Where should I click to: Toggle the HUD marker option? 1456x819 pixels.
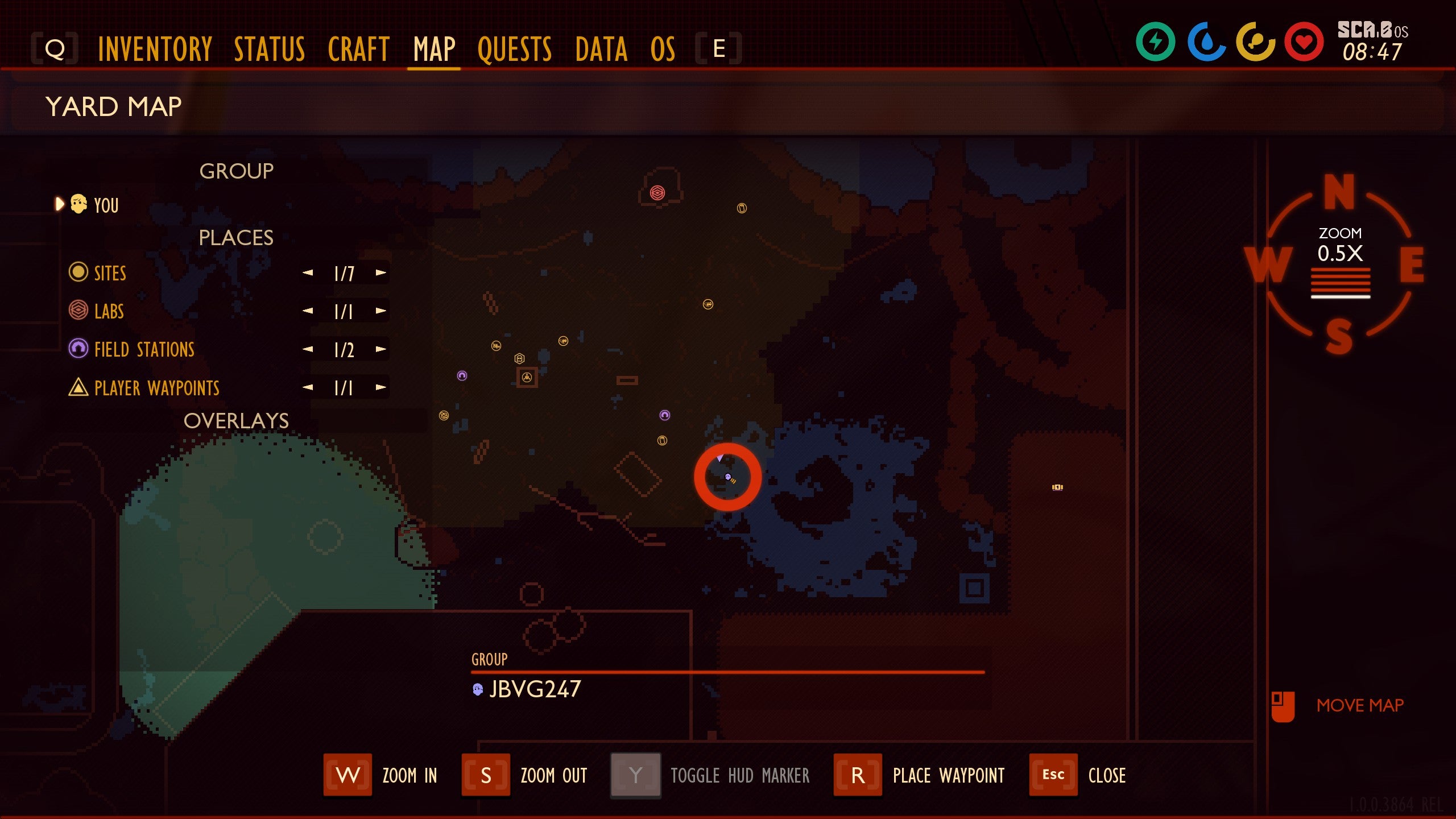[634, 775]
